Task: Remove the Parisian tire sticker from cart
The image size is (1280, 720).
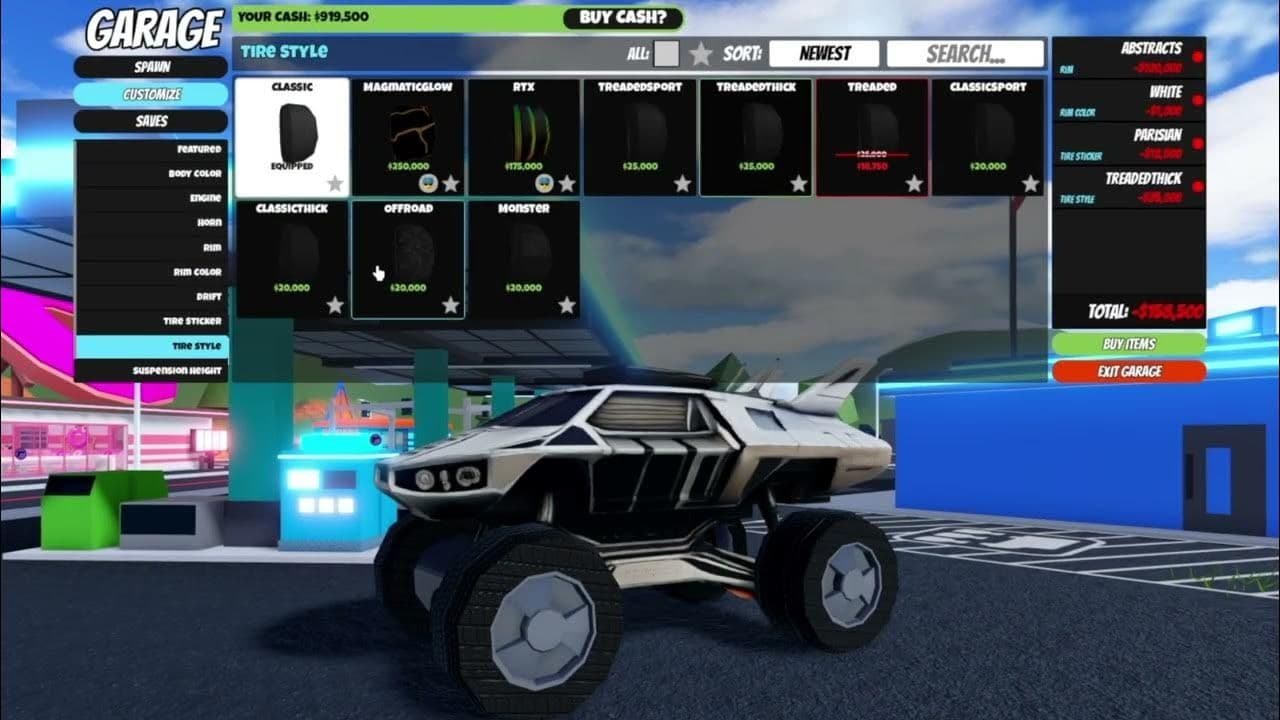Action: (x=1197, y=142)
